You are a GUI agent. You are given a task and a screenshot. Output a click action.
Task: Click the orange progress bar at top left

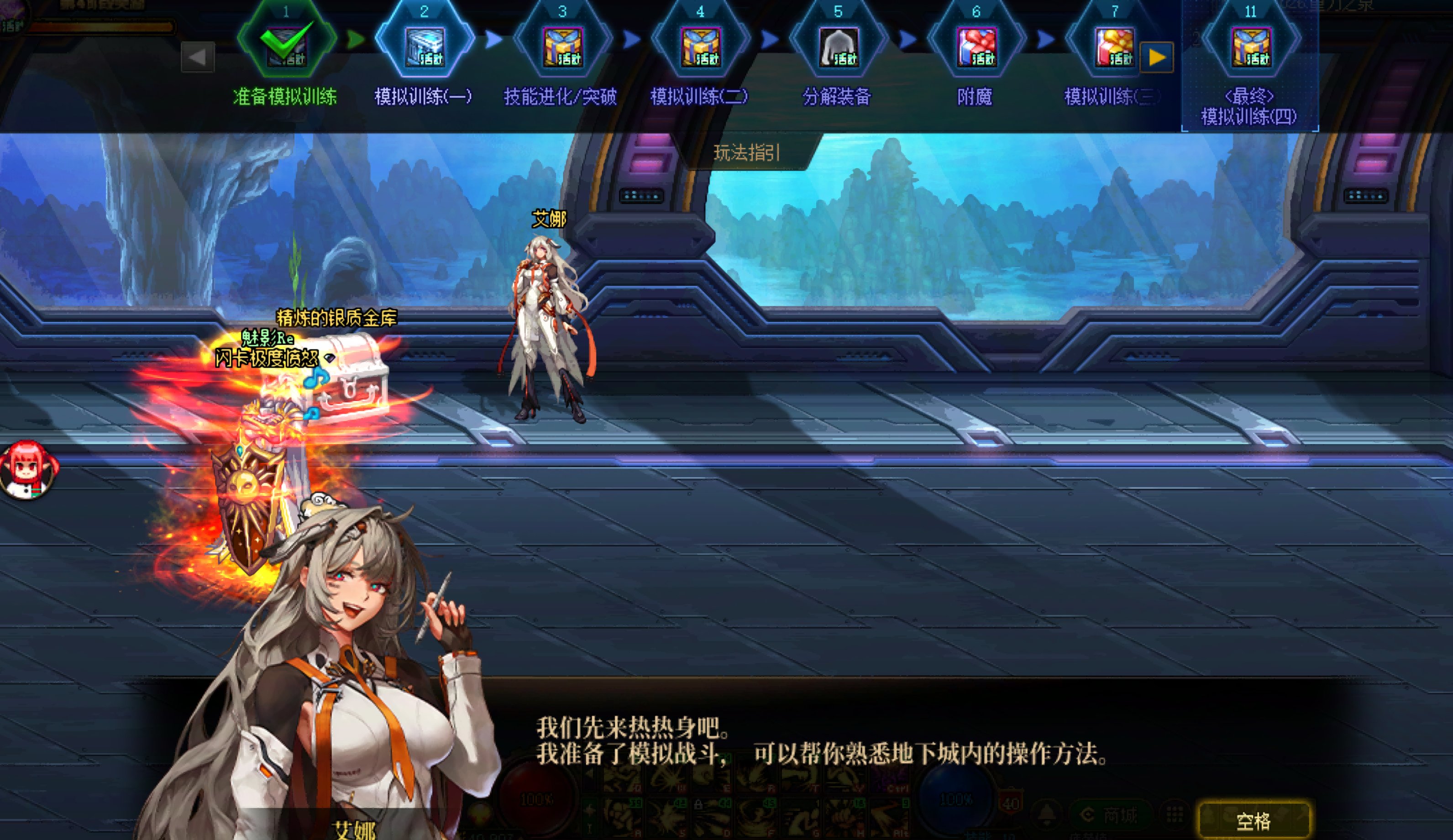point(101,28)
